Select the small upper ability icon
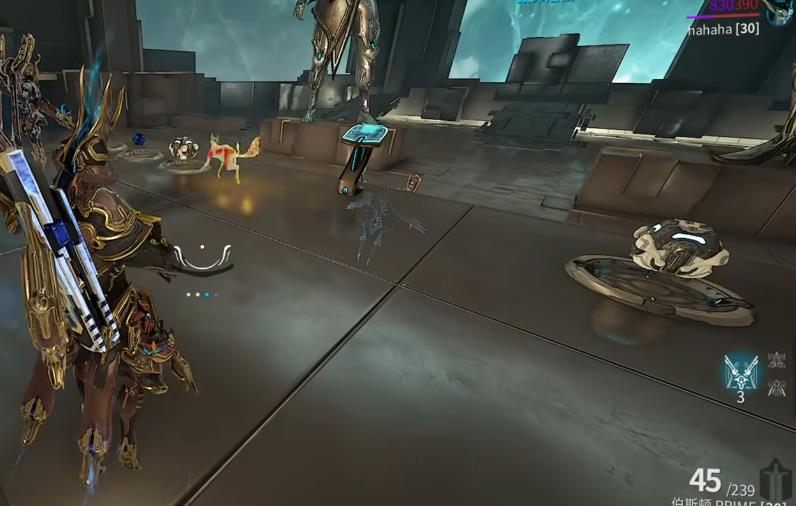The image size is (796, 506). (x=776, y=360)
